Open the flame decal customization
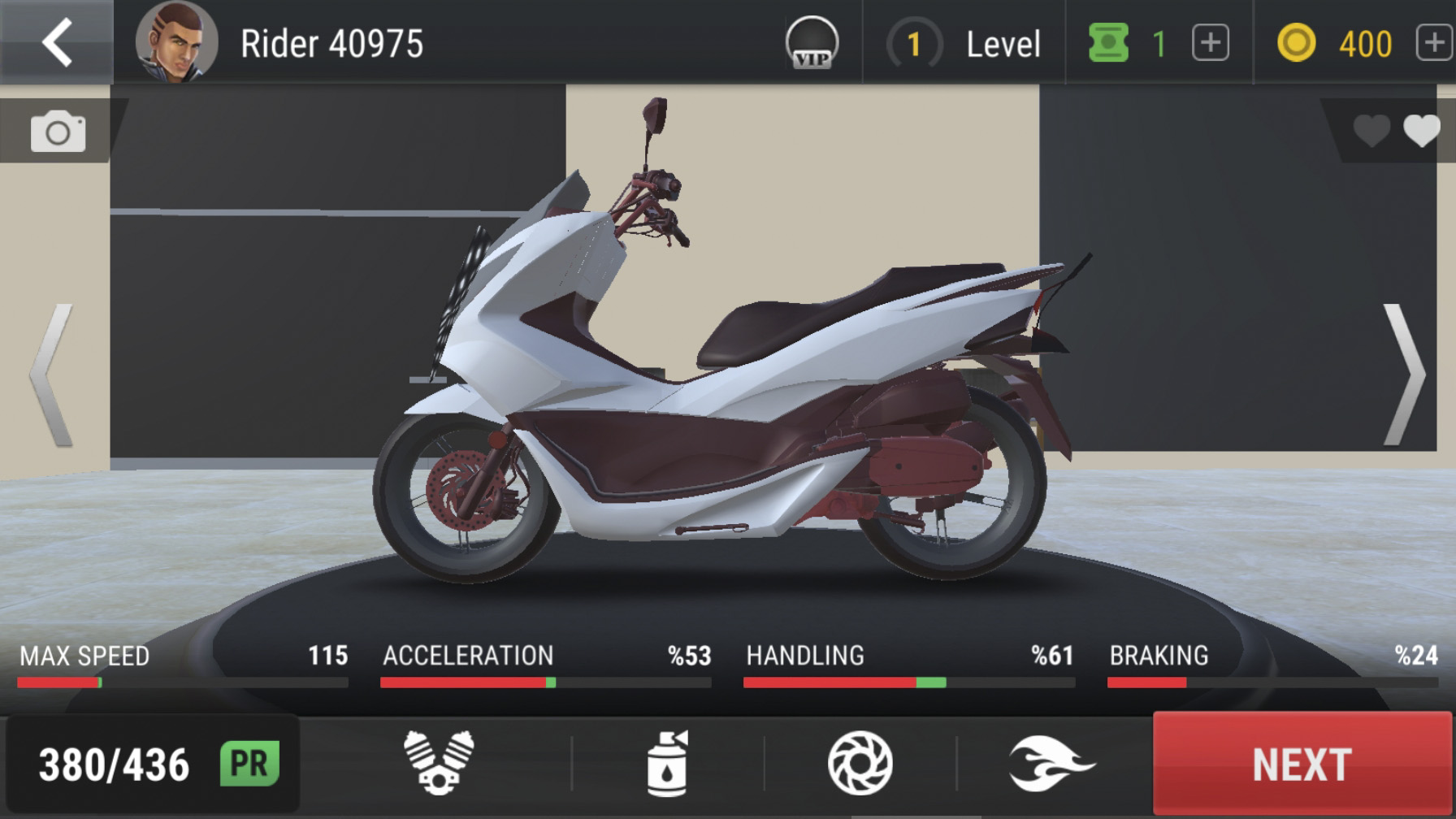The image size is (1456, 819). pos(1051,763)
